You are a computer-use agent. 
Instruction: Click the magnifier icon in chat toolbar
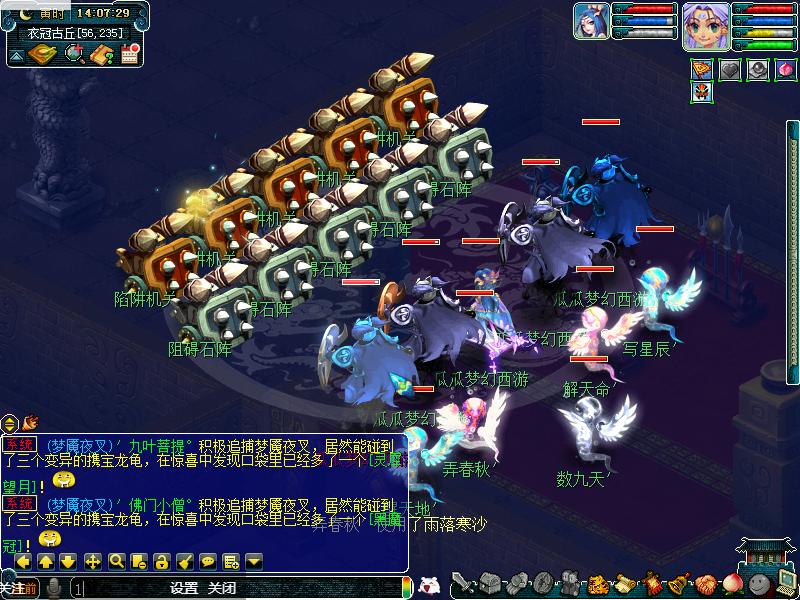coord(116,562)
